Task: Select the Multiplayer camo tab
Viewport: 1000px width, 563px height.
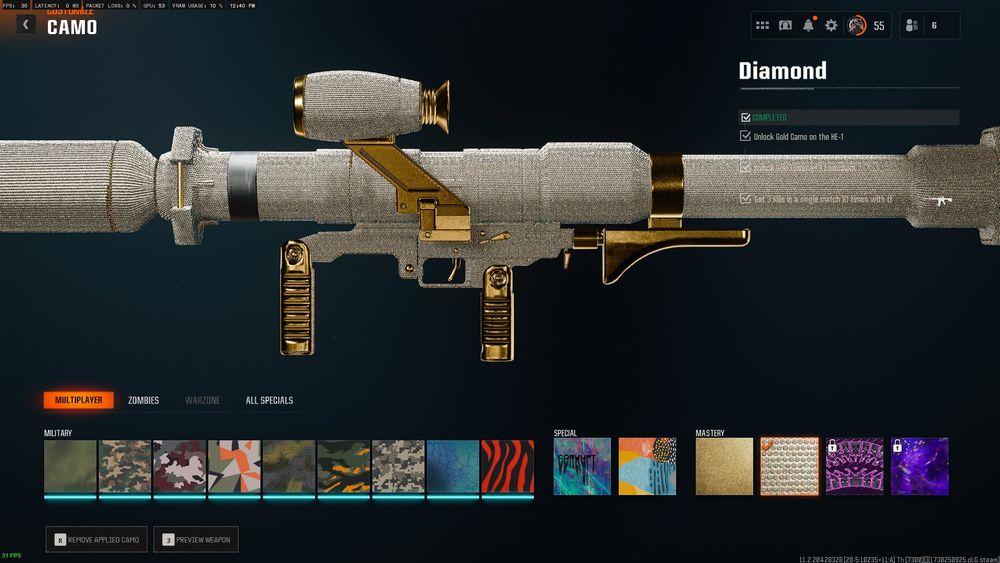Action: click(x=78, y=400)
